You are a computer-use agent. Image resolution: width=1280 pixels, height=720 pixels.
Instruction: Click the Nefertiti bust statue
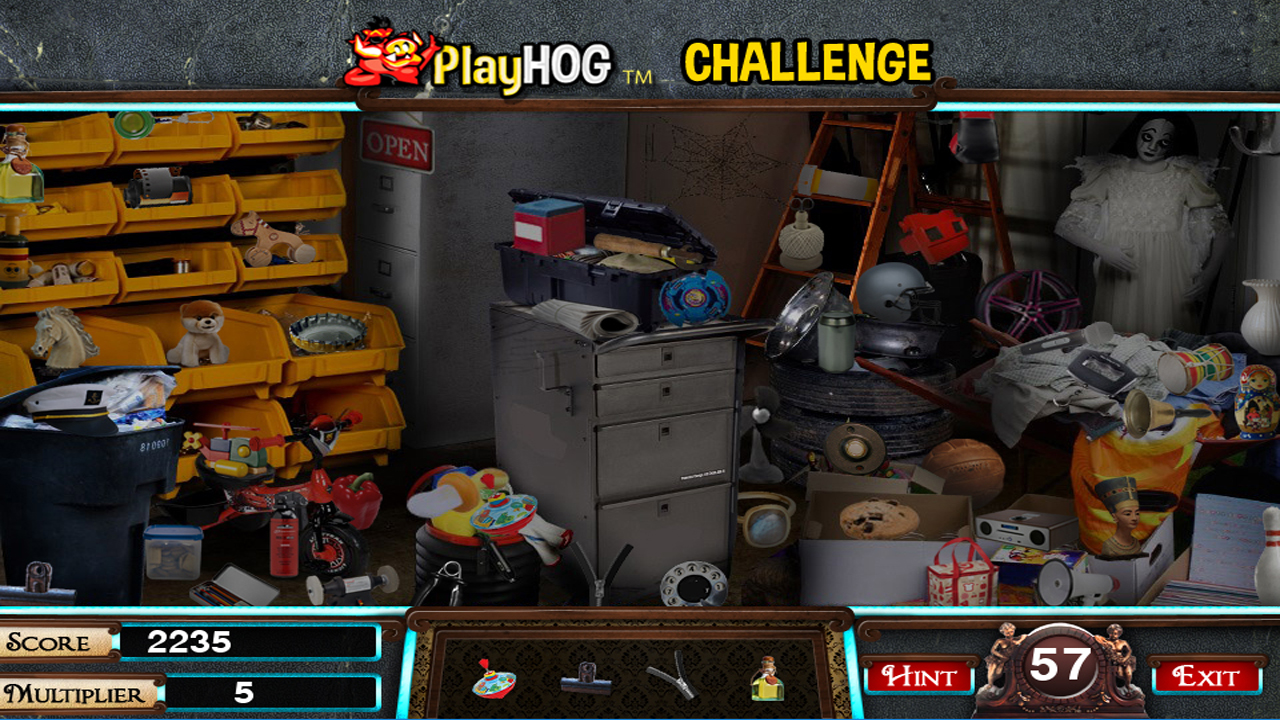point(1123,515)
